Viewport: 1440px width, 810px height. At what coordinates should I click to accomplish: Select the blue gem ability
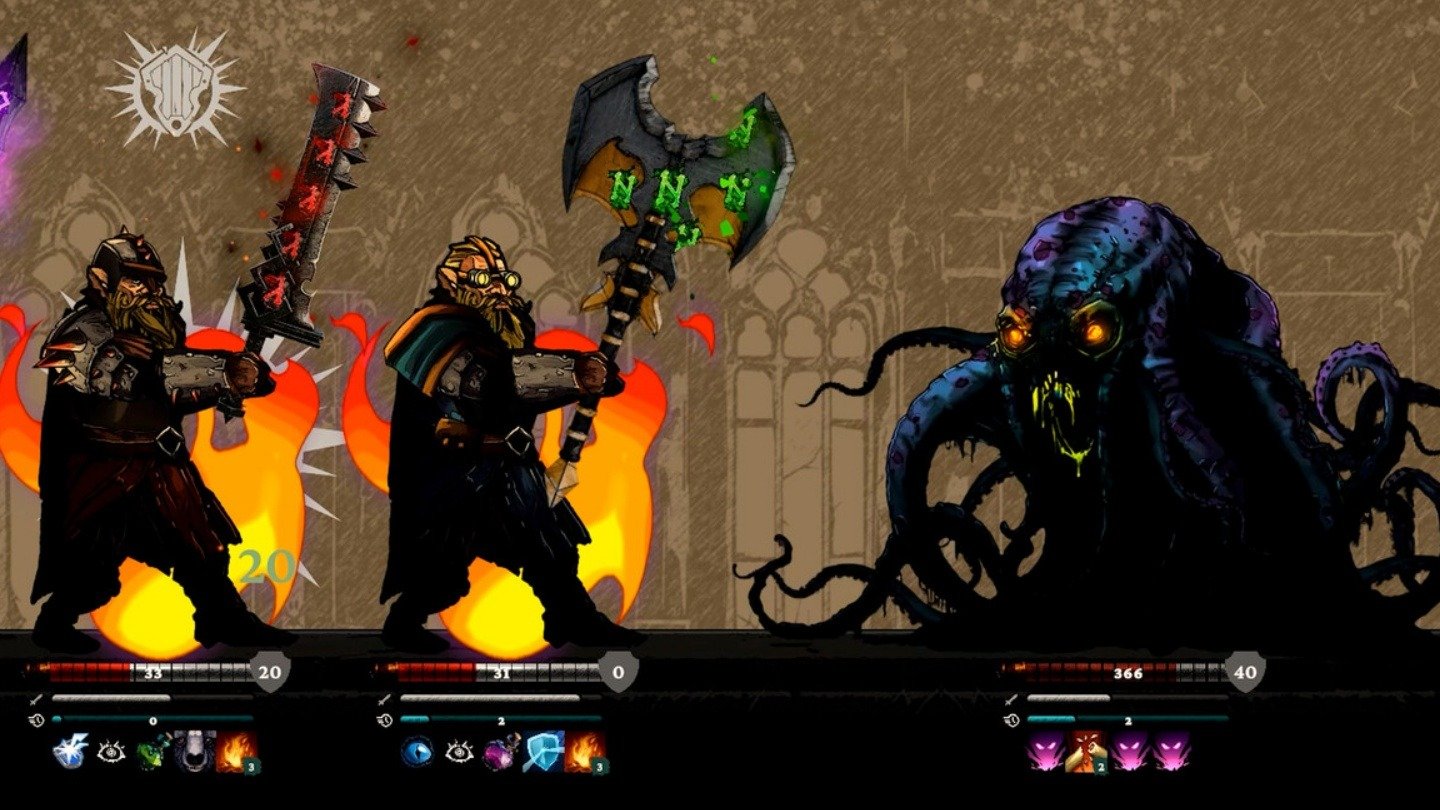pos(420,750)
